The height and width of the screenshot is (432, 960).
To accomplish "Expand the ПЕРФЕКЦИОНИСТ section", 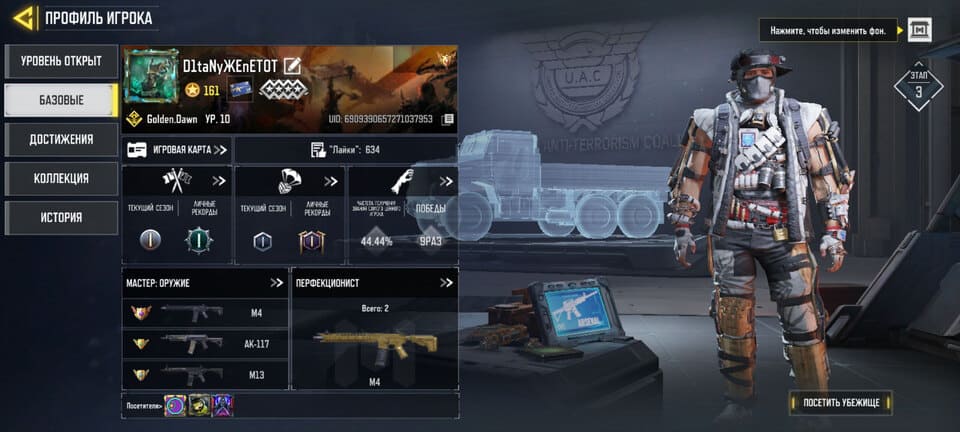I will pos(445,283).
